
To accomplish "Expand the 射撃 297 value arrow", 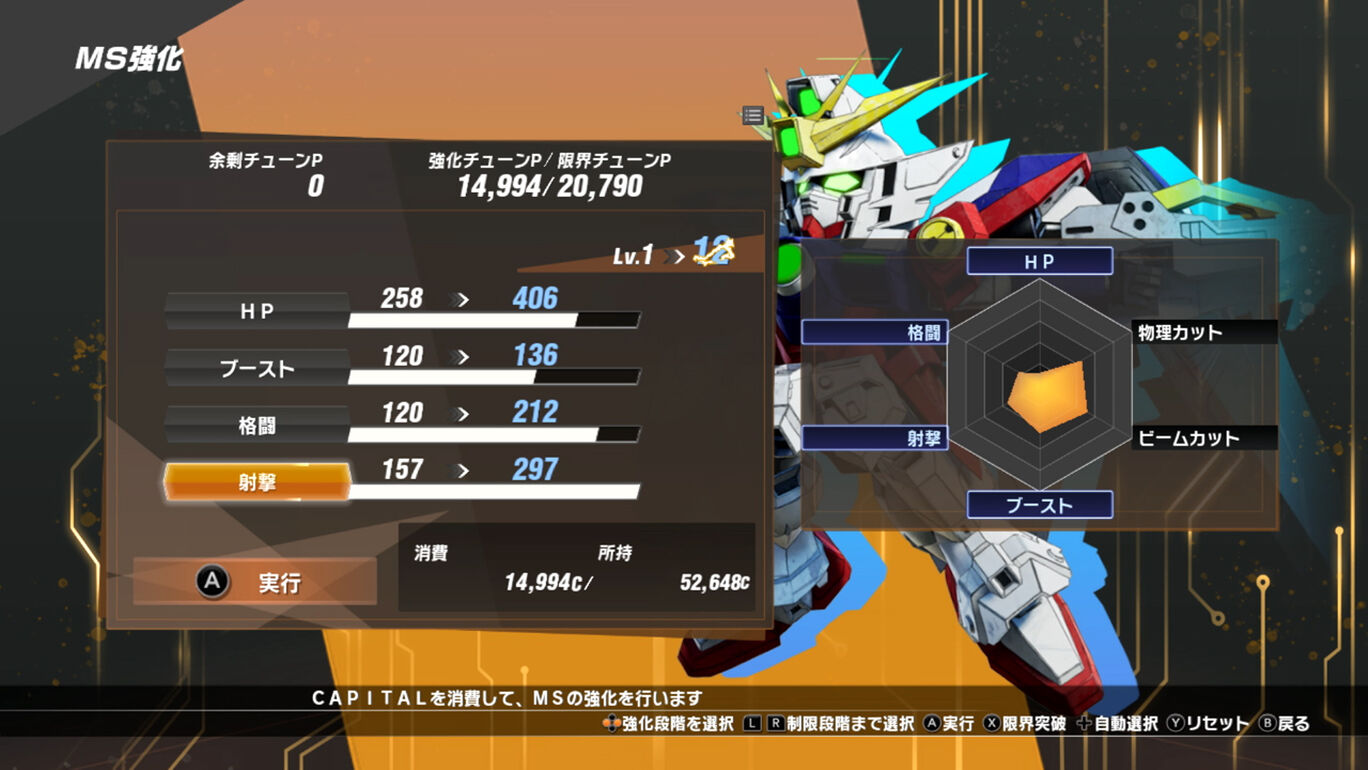I will pos(460,469).
